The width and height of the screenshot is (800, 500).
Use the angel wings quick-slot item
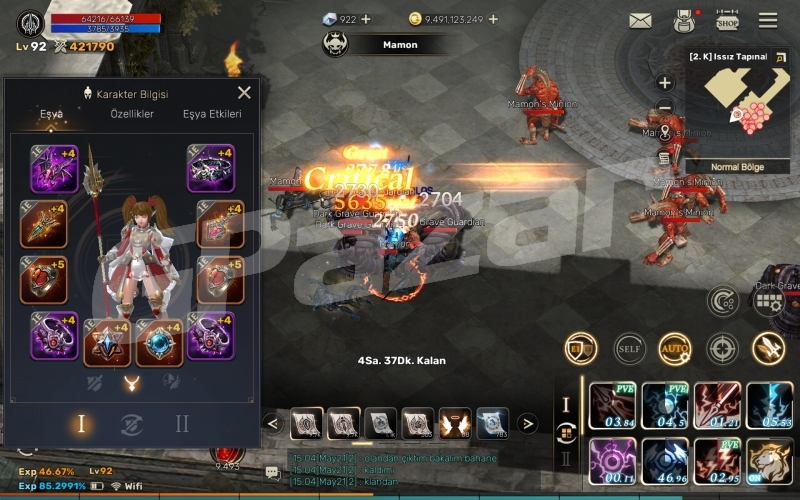coord(455,423)
